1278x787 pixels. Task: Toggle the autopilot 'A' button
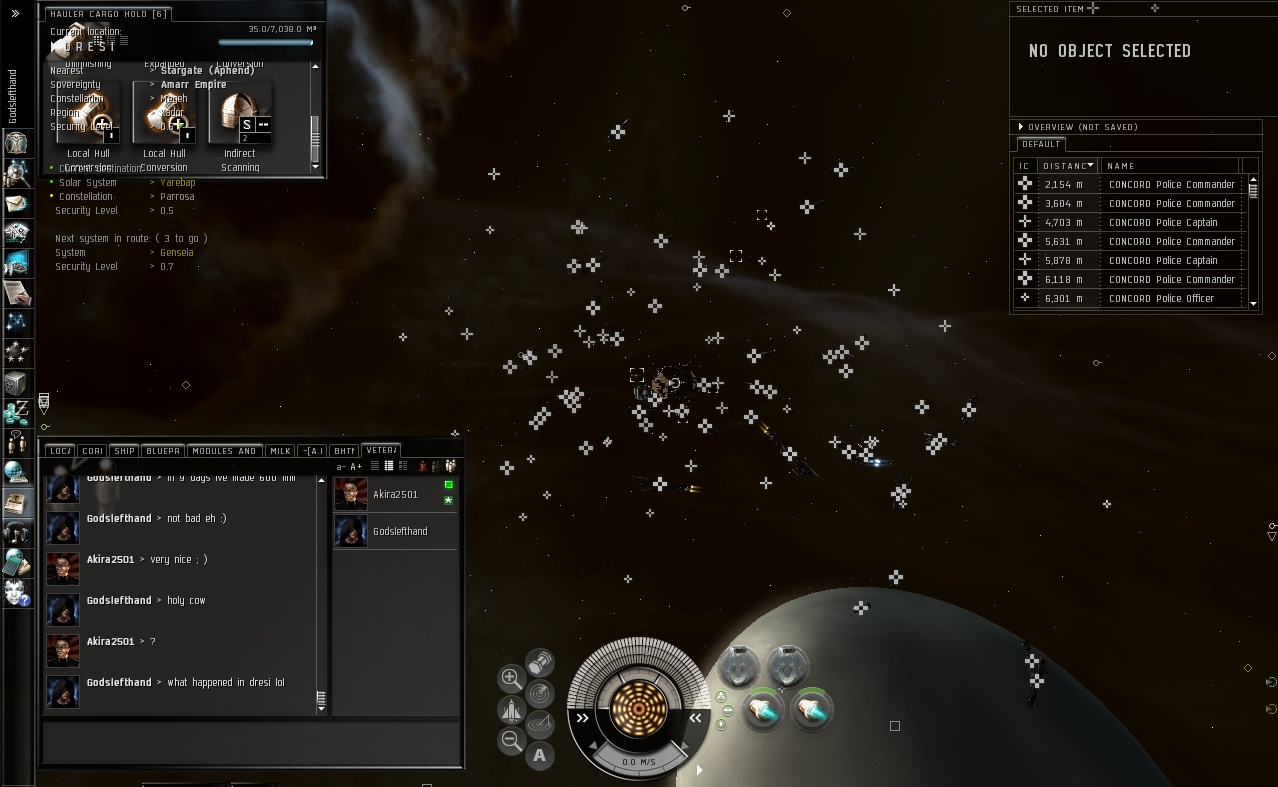(x=540, y=755)
